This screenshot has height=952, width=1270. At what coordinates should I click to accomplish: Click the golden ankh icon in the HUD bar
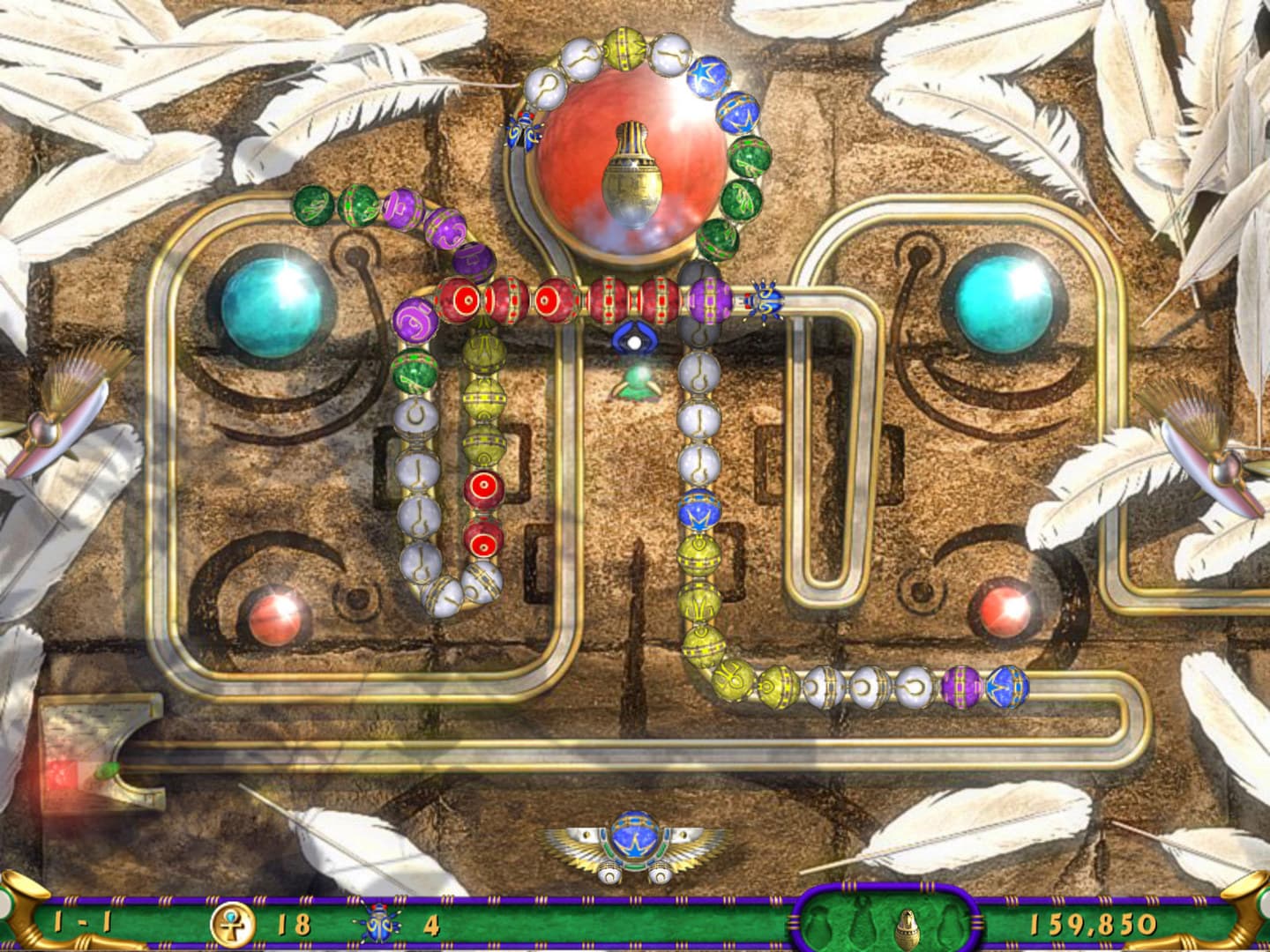point(231,923)
